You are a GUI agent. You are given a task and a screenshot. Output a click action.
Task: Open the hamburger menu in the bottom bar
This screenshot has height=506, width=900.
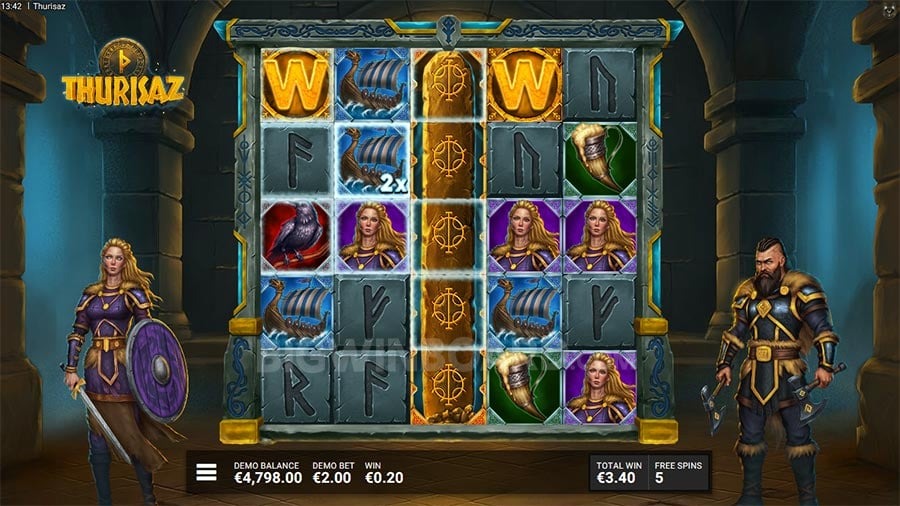tap(206, 472)
